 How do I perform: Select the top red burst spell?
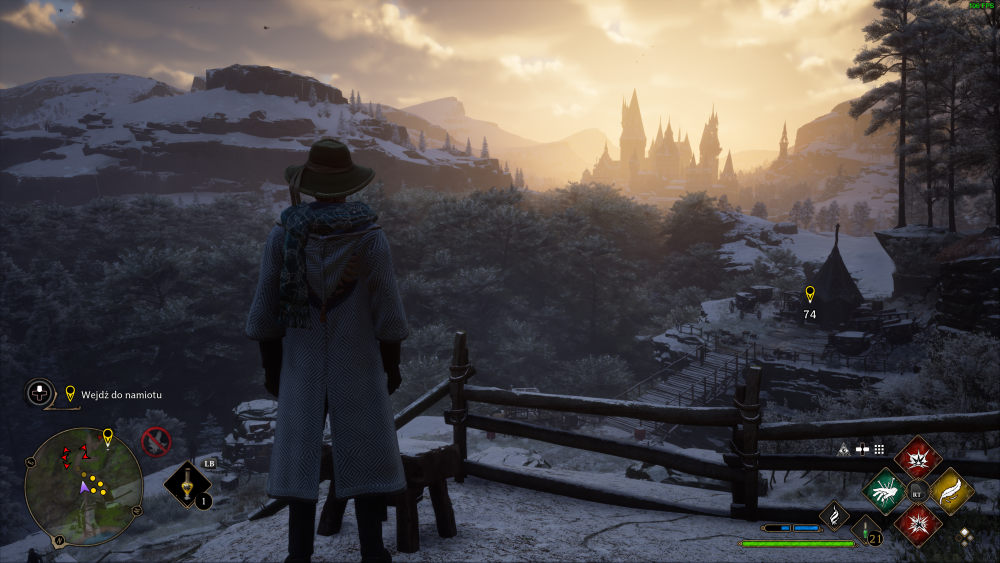918,458
